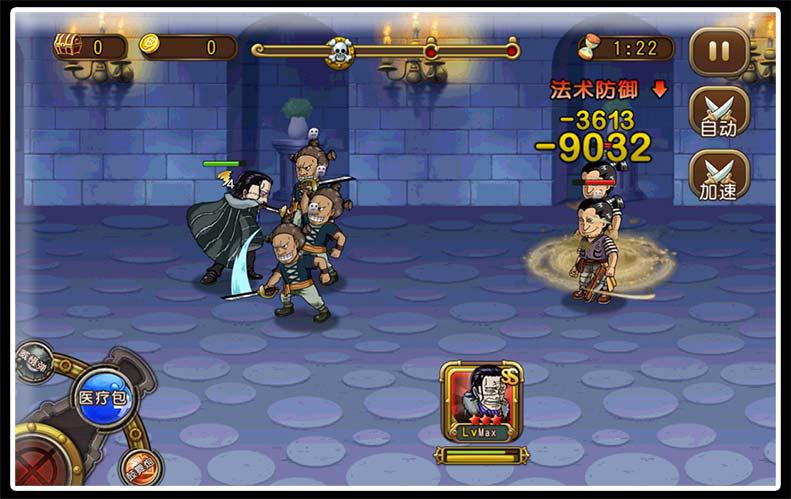The image size is (791, 499).
Task: Toggle auto-battle with the 自动 button
Action: pos(718,111)
